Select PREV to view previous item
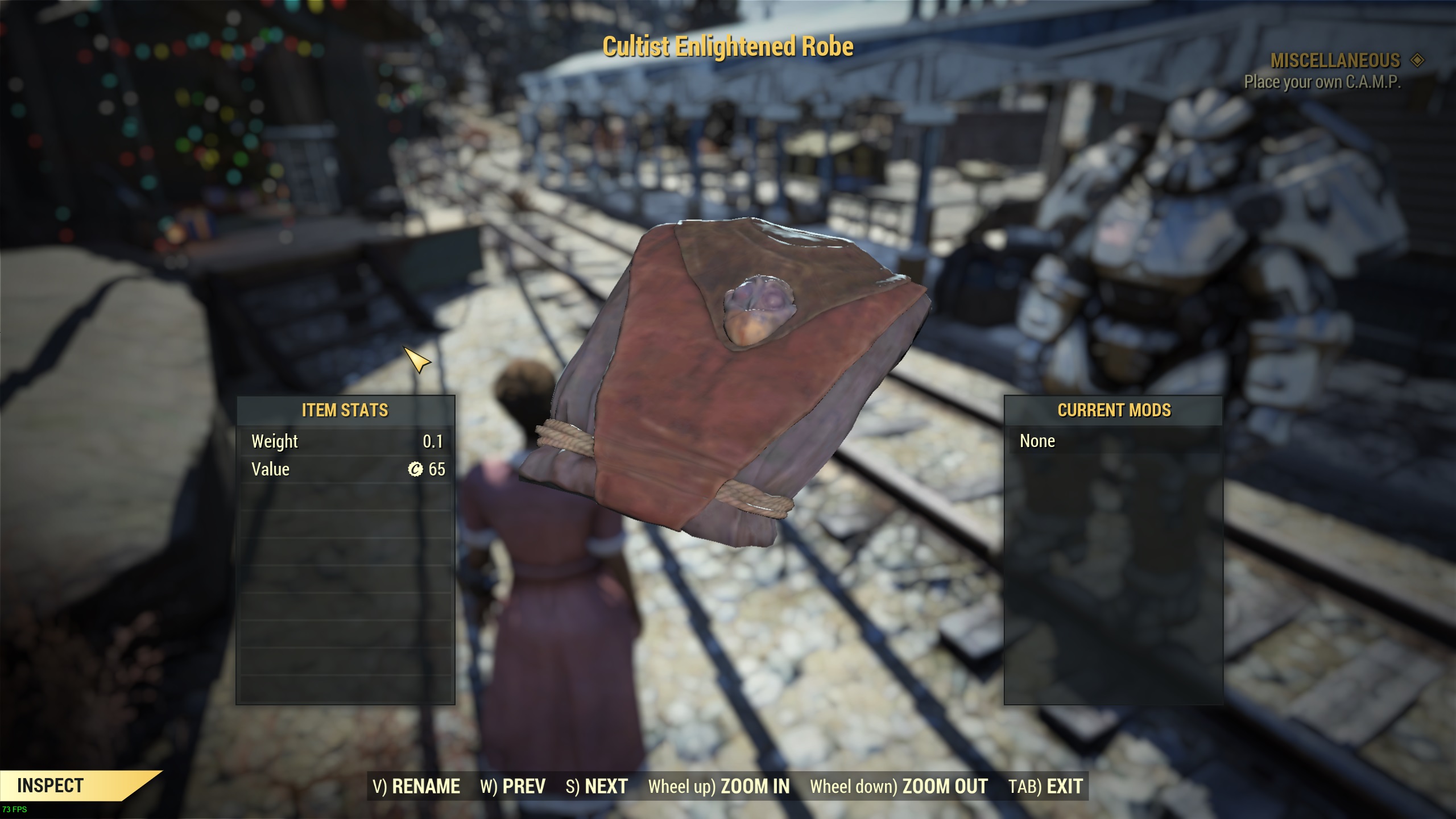Viewport: 1456px width, 819px height. (522, 786)
